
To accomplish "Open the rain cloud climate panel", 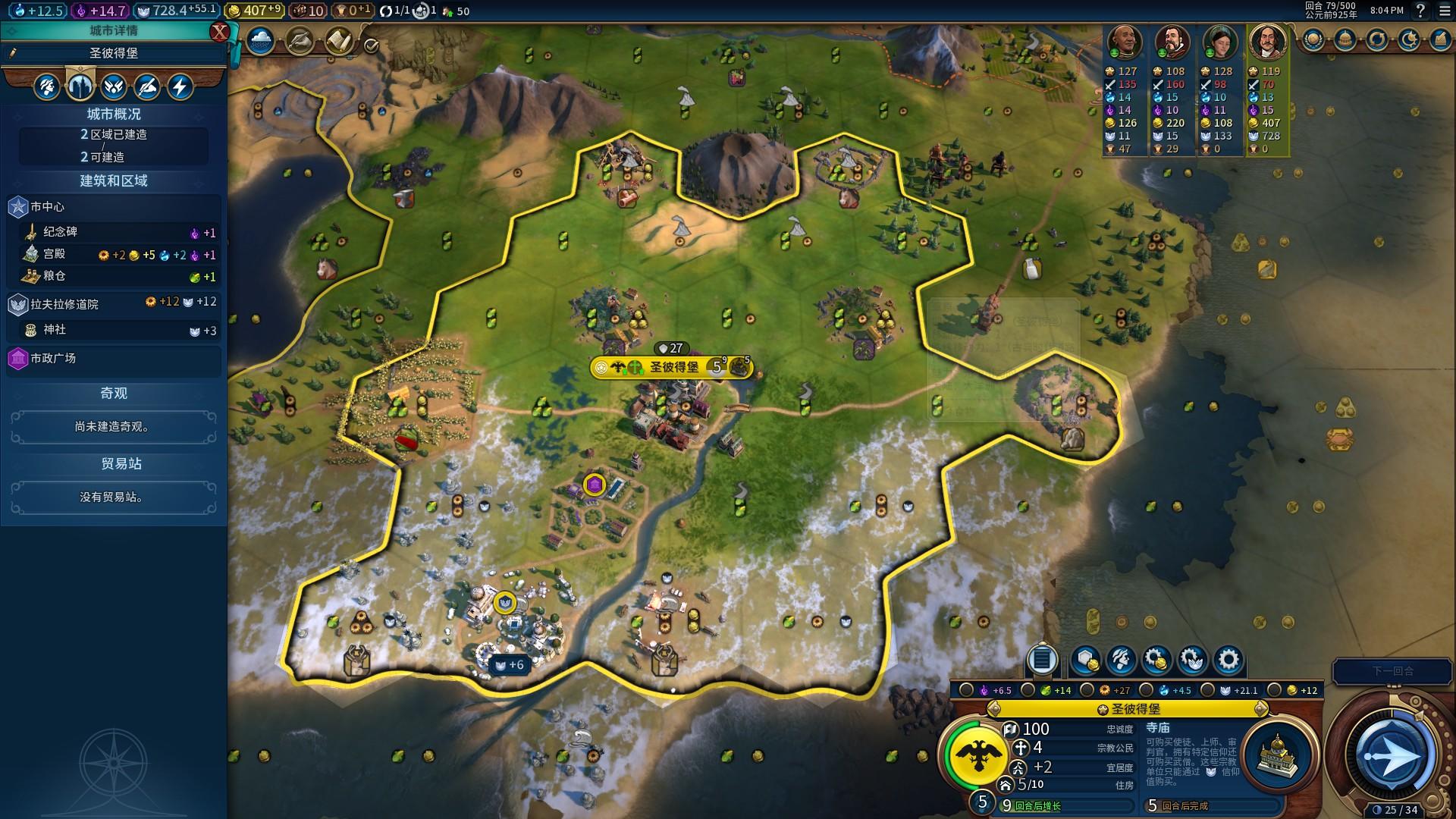I will pos(260,41).
